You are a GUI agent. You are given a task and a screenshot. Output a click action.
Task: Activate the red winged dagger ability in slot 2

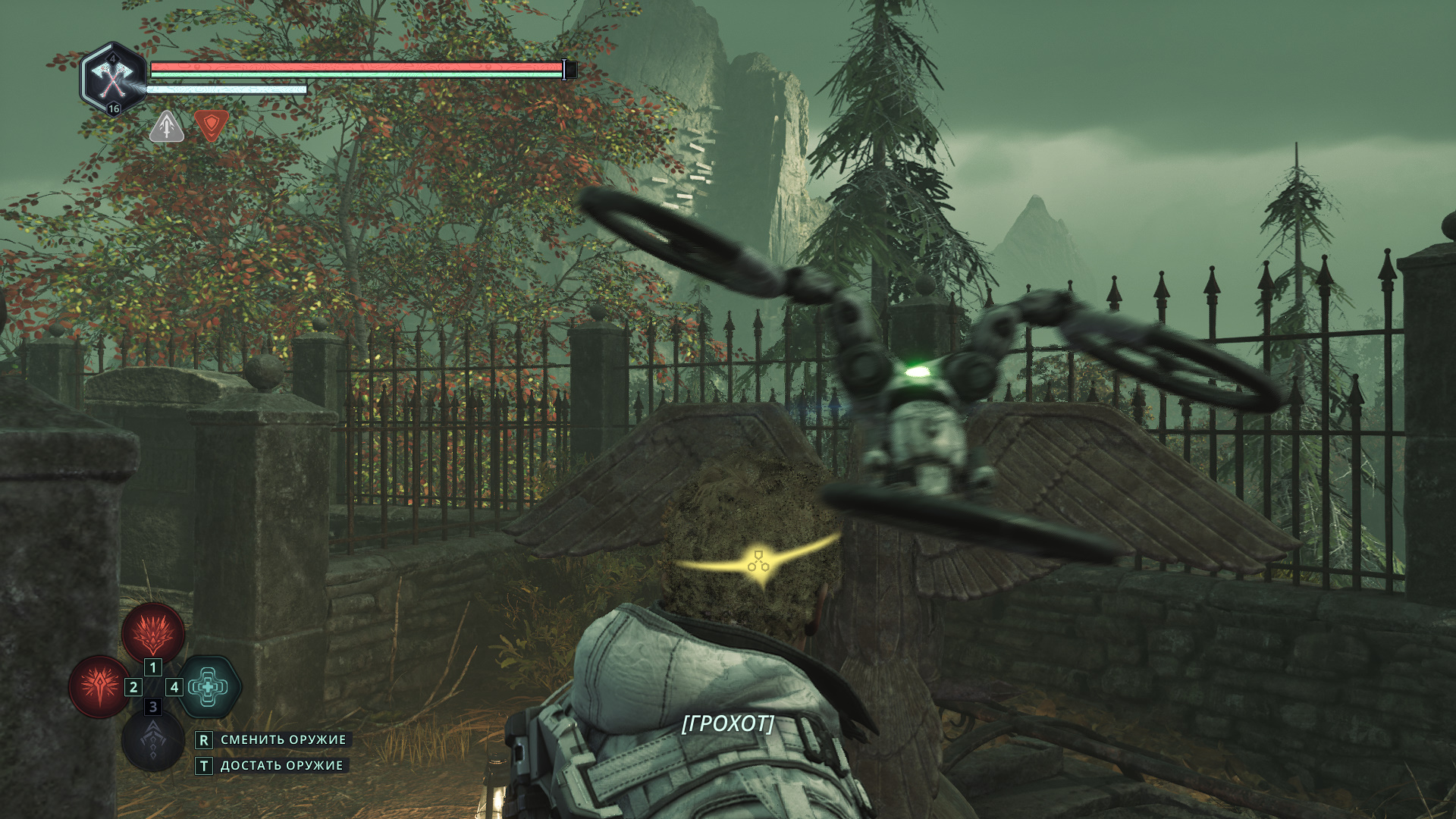coord(99,686)
